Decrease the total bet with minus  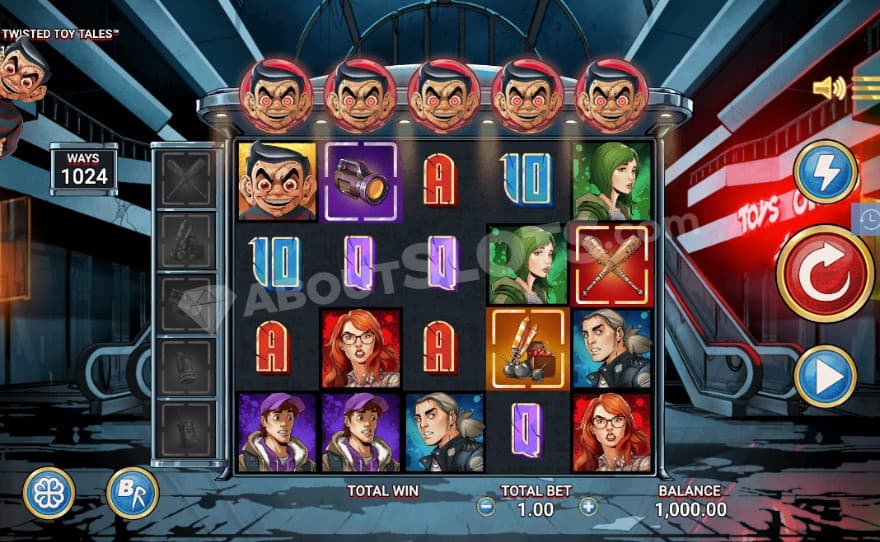coord(486,507)
